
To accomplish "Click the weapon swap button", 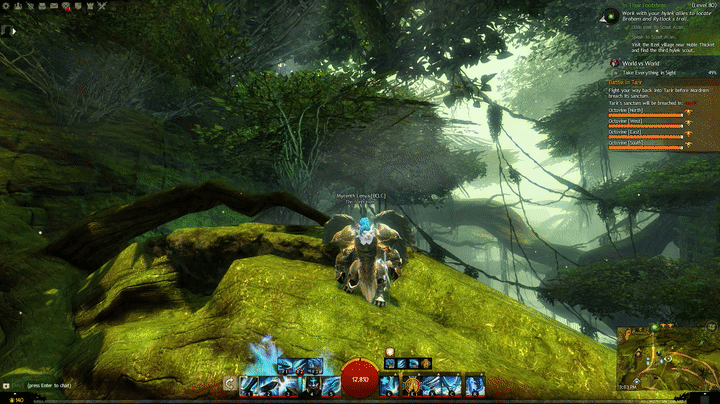I will tap(231, 383).
